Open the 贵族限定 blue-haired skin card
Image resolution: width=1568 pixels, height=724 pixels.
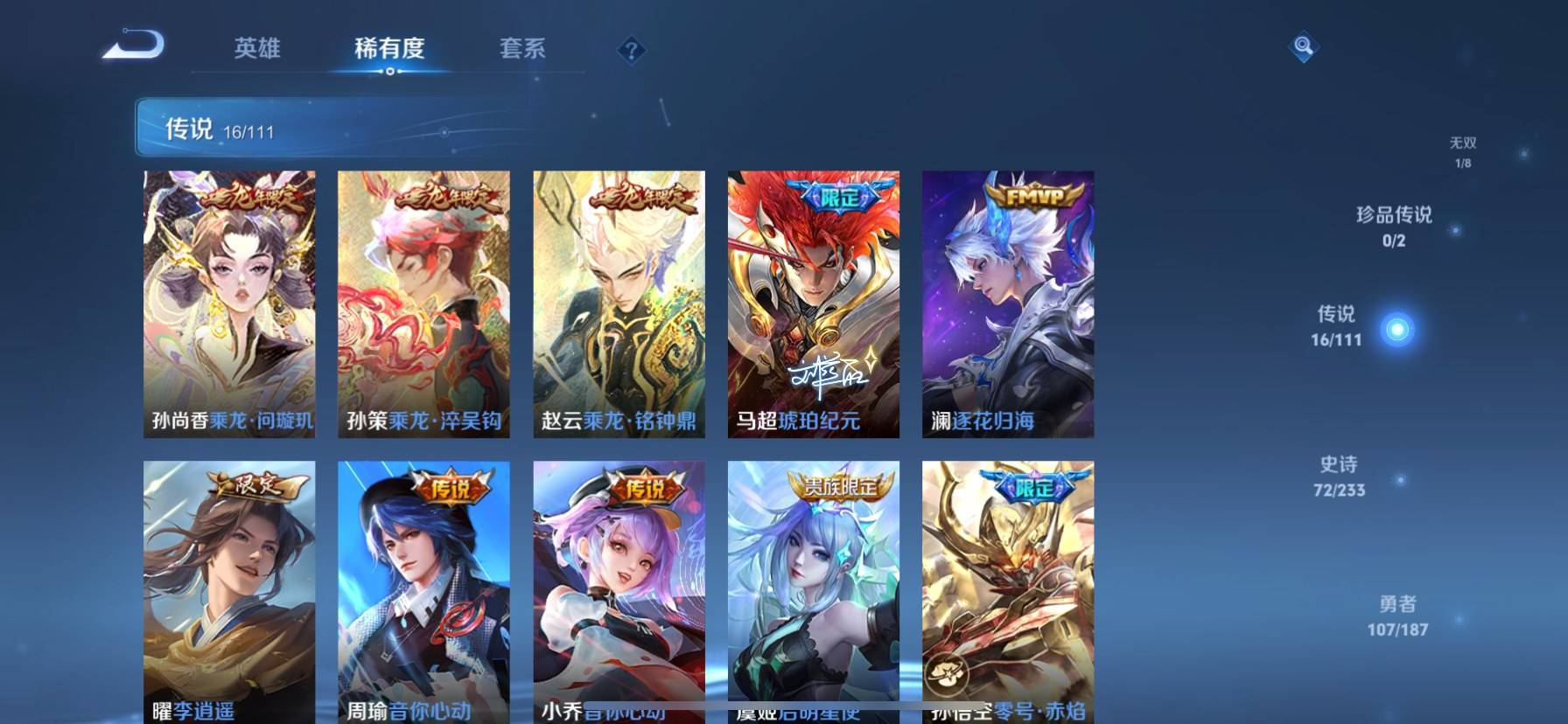813,592
